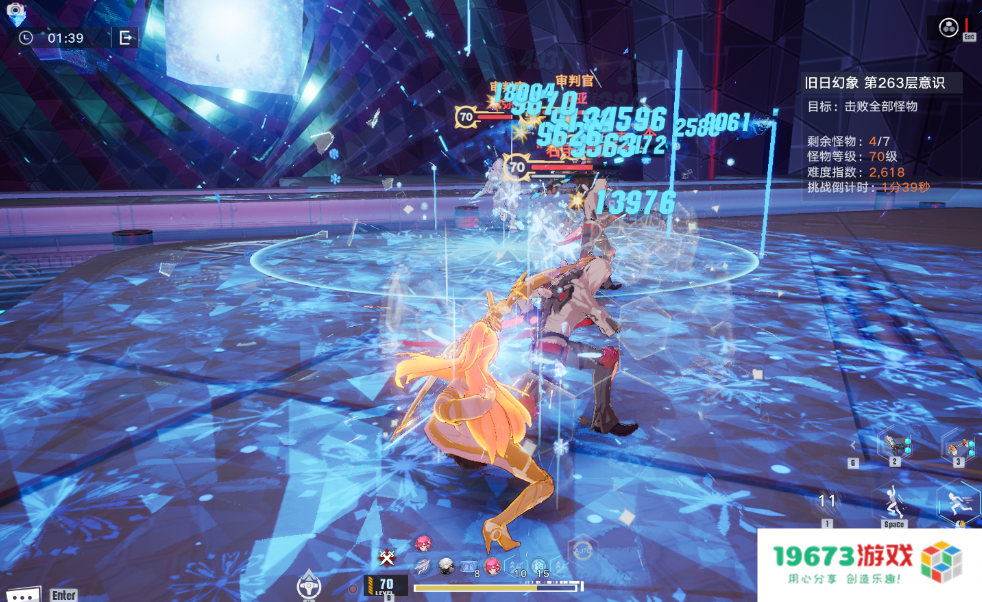Select the dumbbell weapon in slot 3
The image size is (982, 602).
pyautogui.click(x=958, y=445)
